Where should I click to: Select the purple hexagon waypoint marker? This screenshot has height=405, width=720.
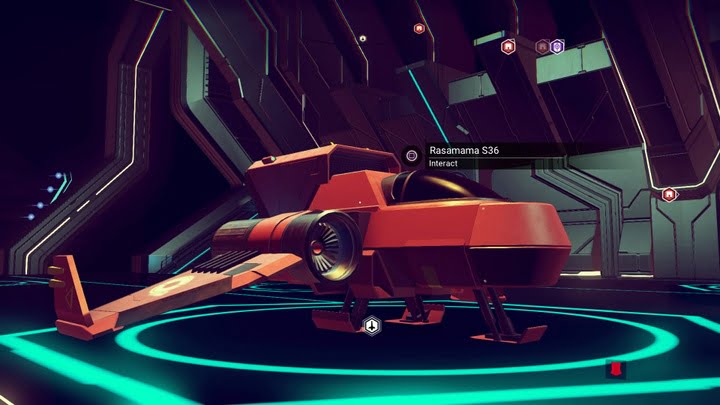[557, 46]
